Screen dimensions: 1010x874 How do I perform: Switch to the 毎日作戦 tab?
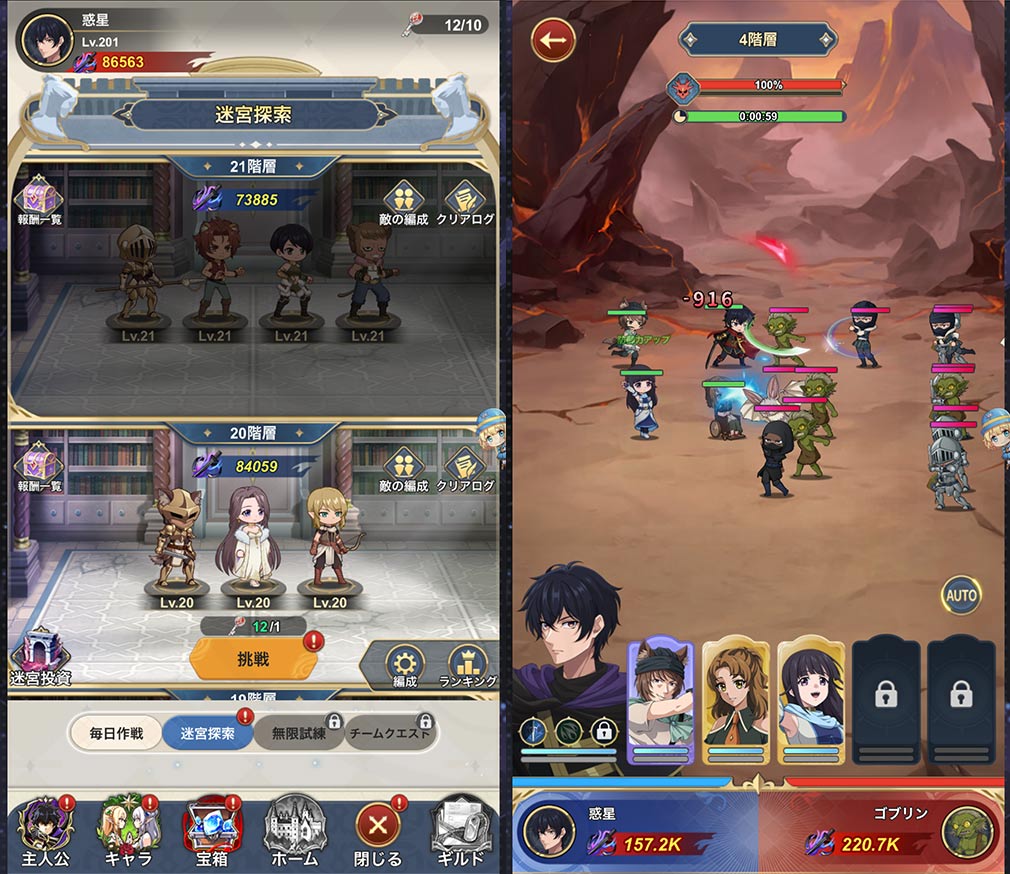point(116,733)
